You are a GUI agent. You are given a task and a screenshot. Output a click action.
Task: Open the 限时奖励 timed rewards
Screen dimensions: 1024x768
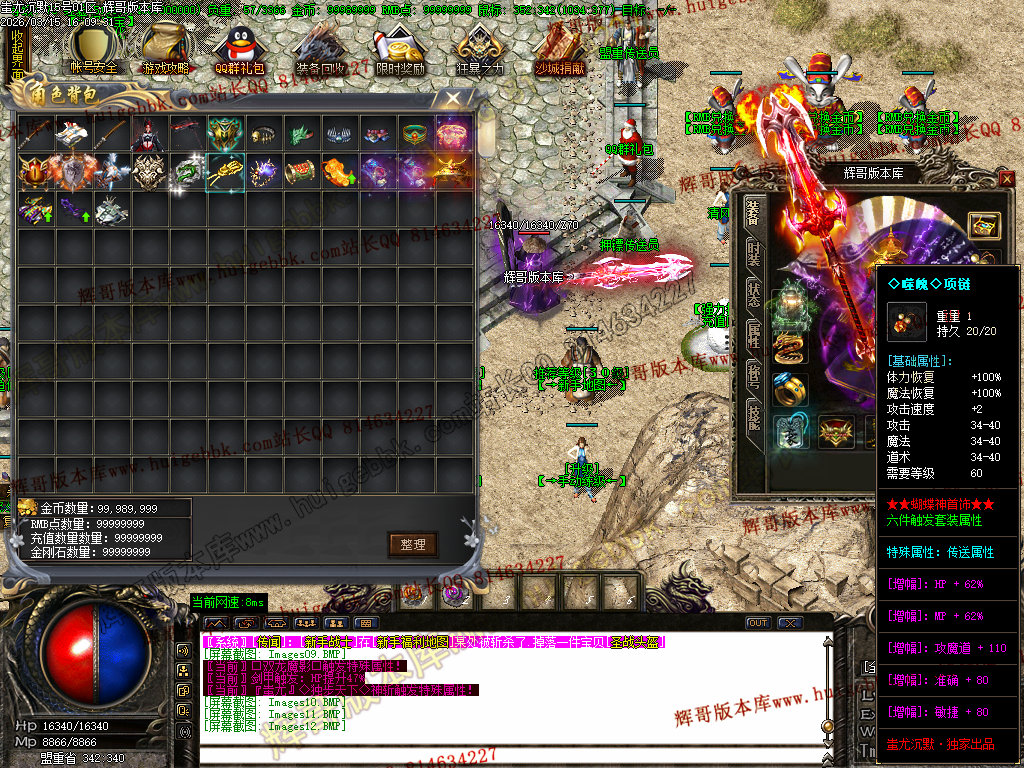coord(399,50)
